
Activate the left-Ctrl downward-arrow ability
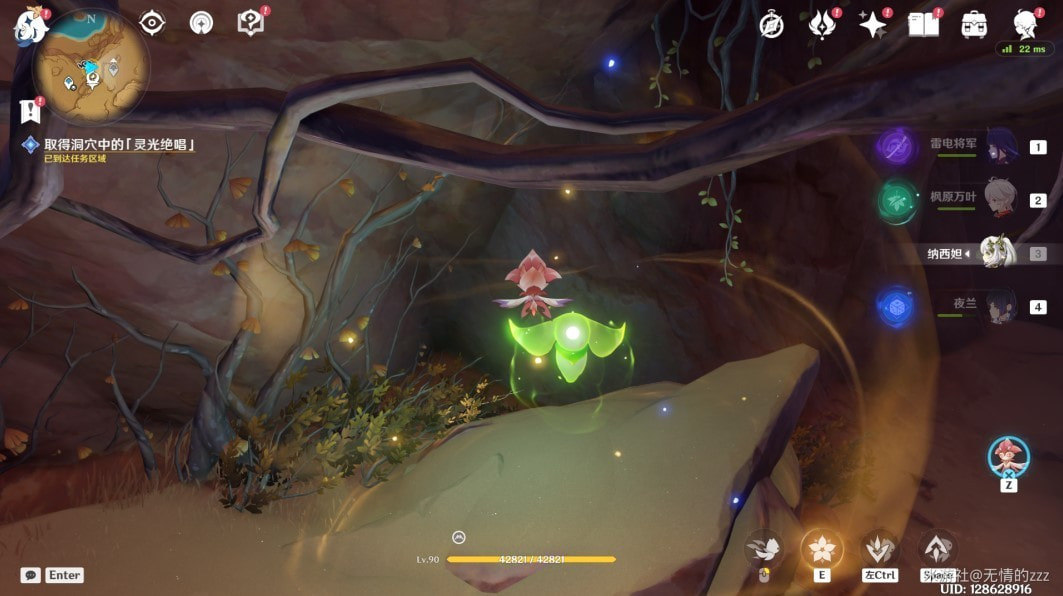pos(880,548)
